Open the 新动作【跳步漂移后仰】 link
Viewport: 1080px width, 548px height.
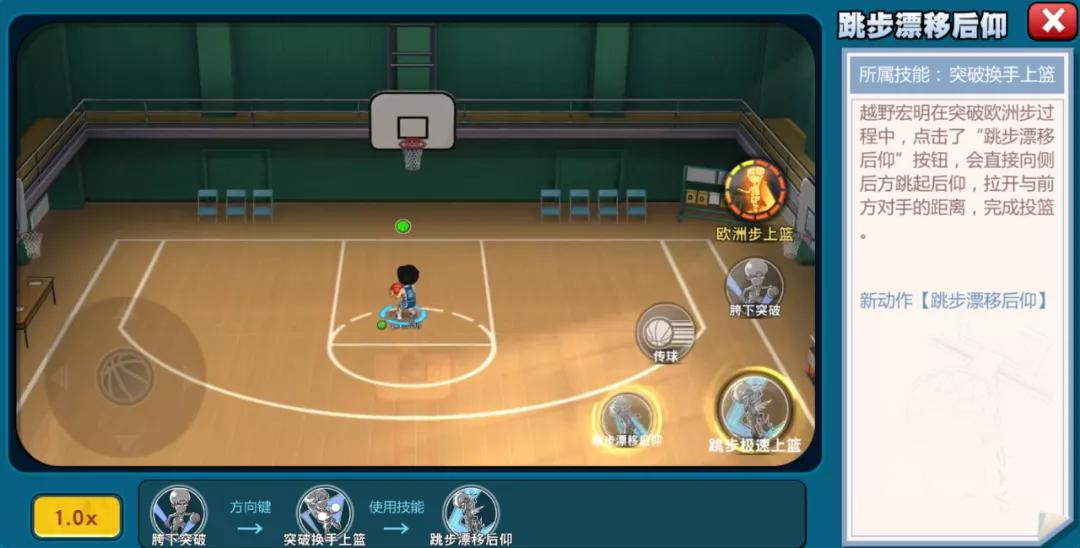pos(953,300)
